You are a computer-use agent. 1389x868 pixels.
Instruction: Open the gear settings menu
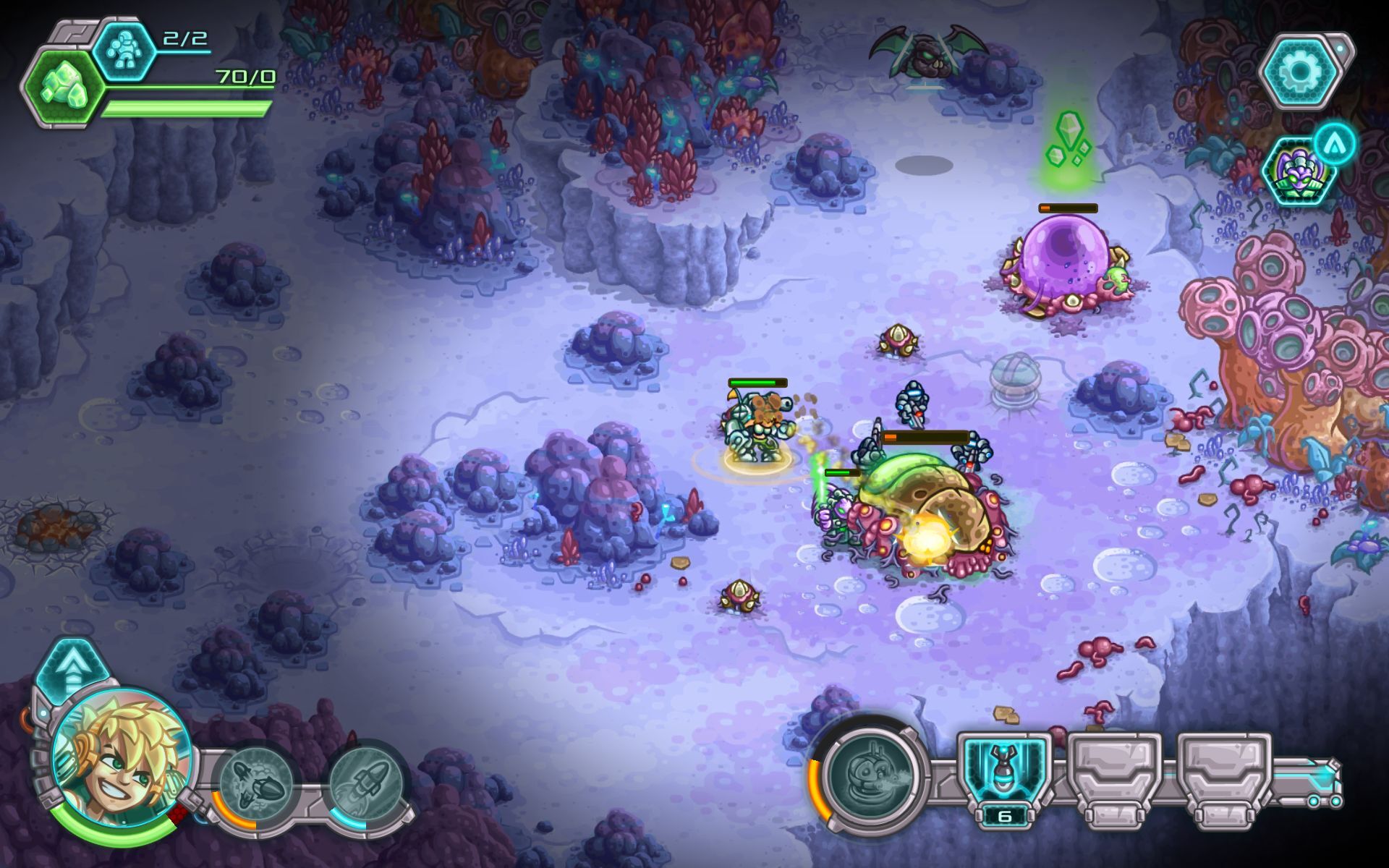click(x=1300, y=71)
